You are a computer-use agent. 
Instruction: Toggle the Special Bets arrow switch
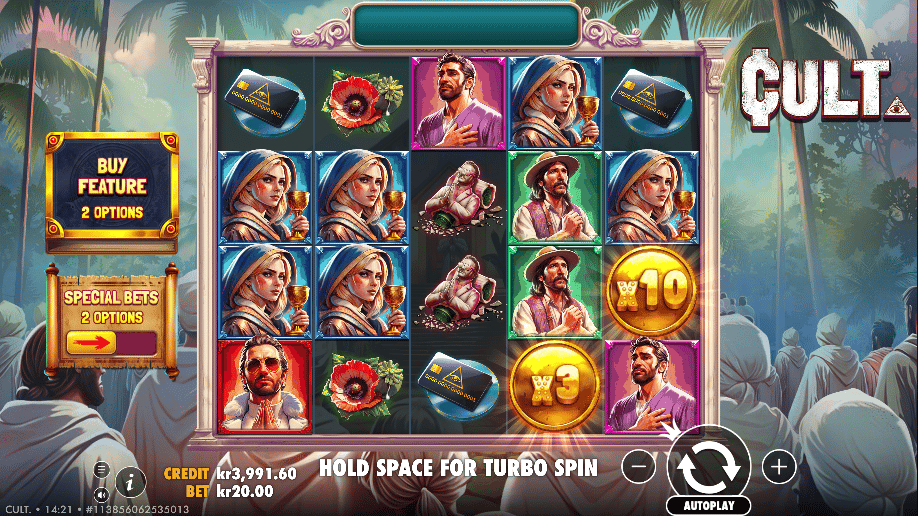(111, 343)
